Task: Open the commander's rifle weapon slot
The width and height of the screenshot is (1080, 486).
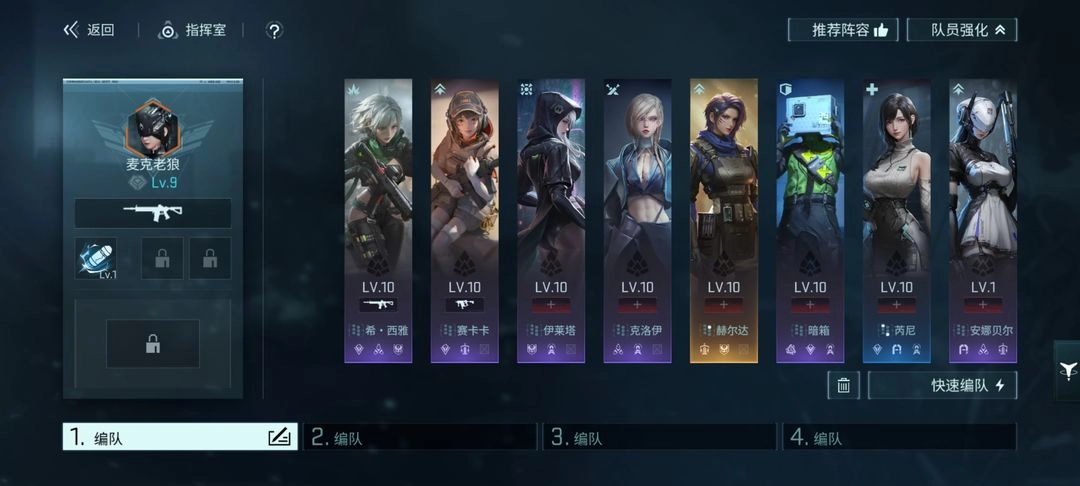Action: tap(153, 213)
